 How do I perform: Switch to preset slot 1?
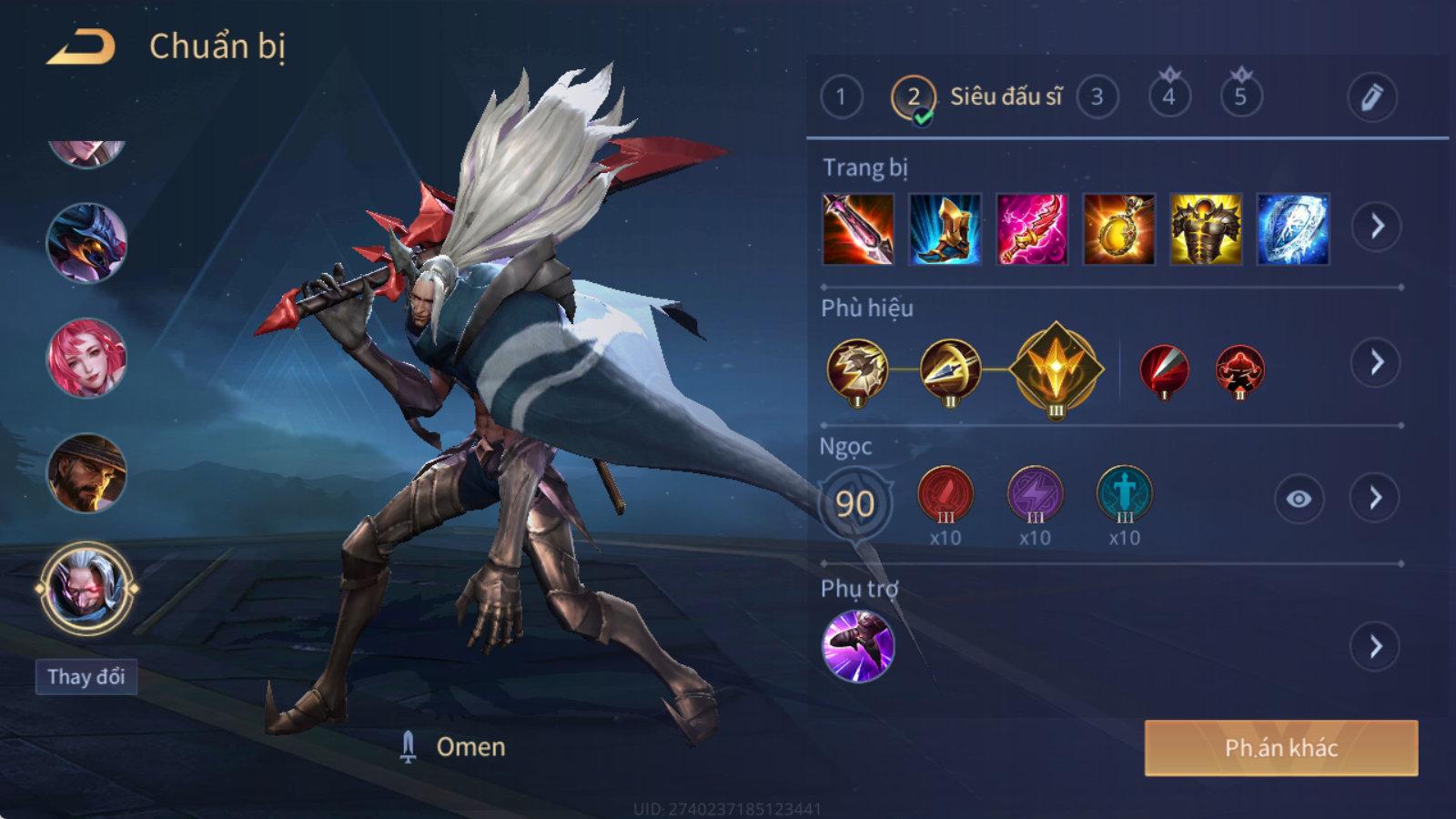point(841,97)
